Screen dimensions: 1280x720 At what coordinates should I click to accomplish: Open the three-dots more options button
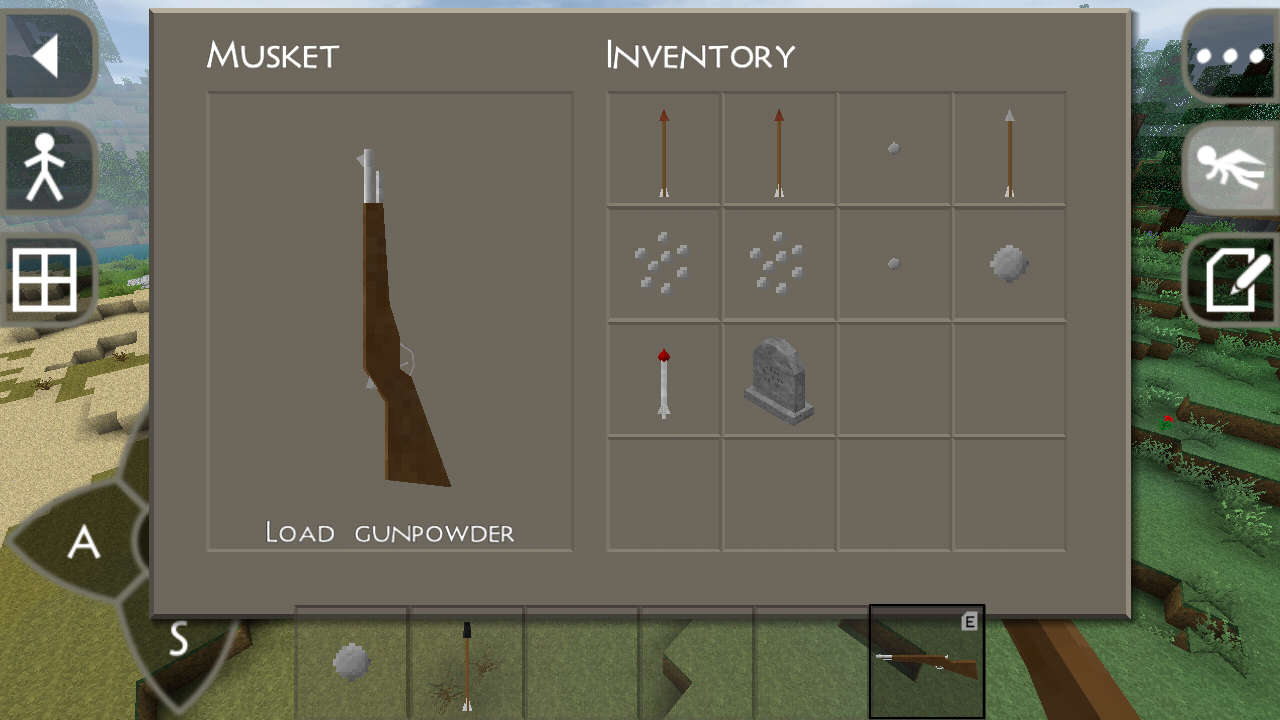(1230, 56)
